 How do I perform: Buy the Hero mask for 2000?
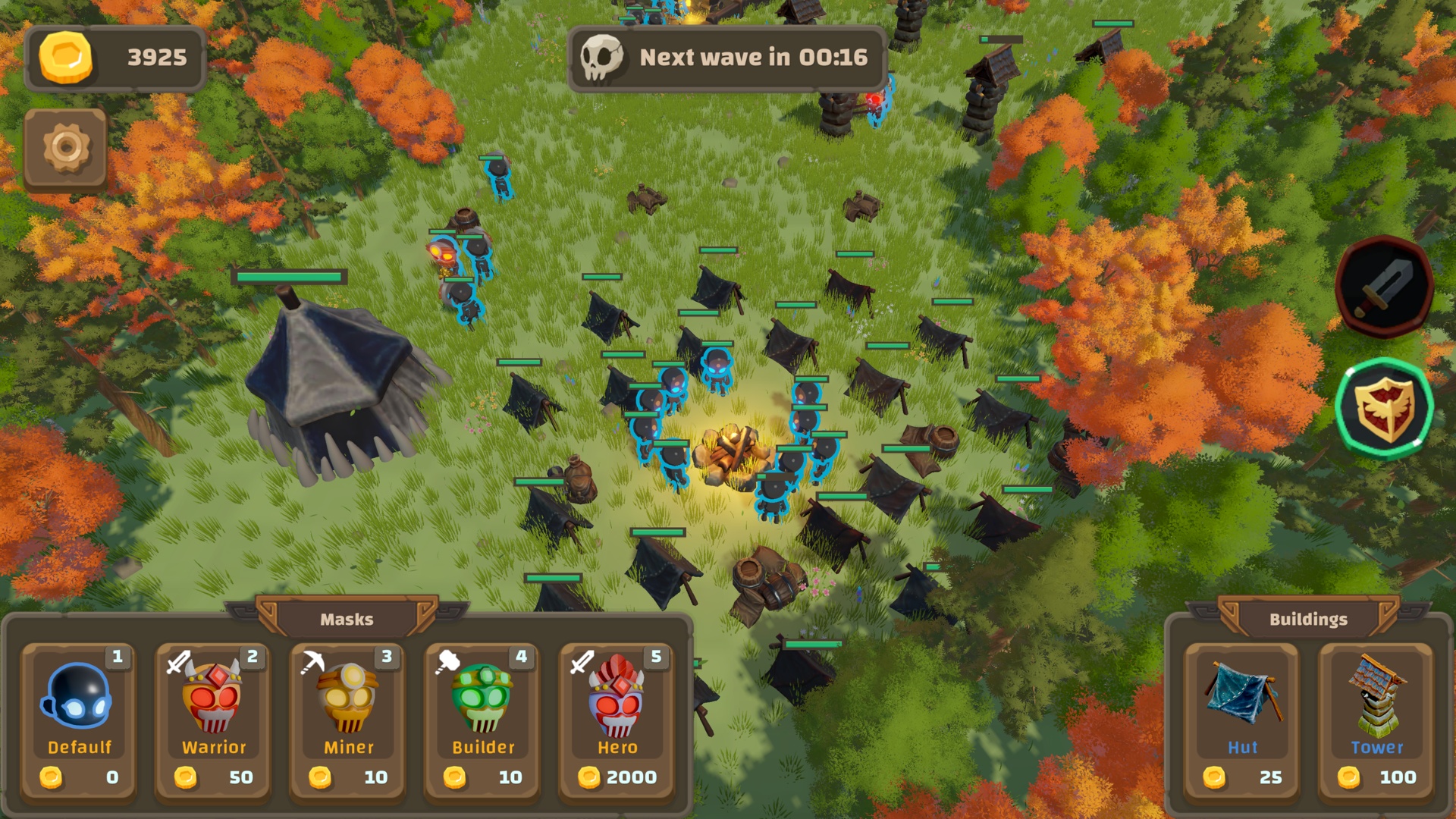[617, 719]
